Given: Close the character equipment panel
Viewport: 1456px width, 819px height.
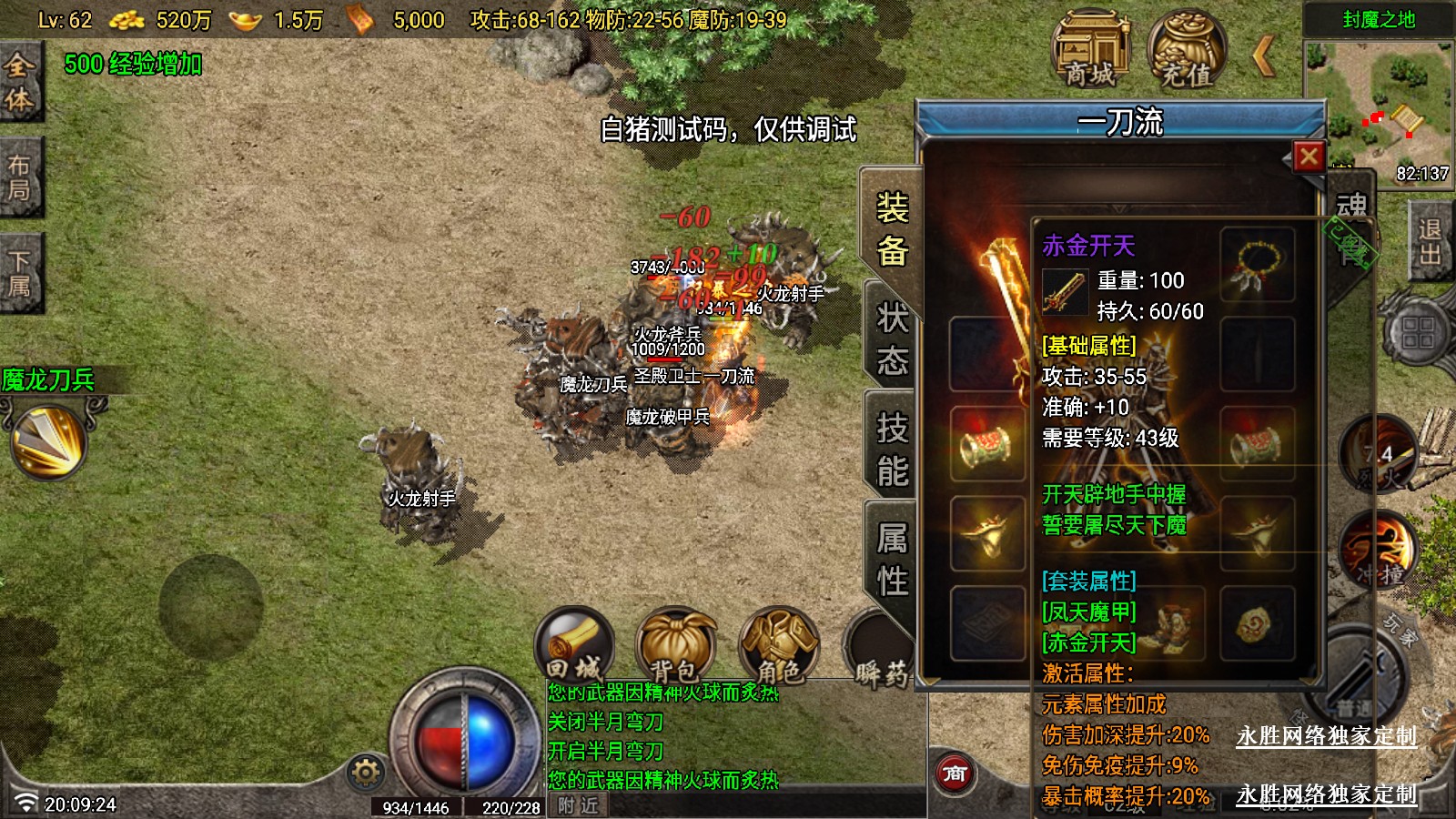Looking at the screenshot, I should tap(1309, 157).
